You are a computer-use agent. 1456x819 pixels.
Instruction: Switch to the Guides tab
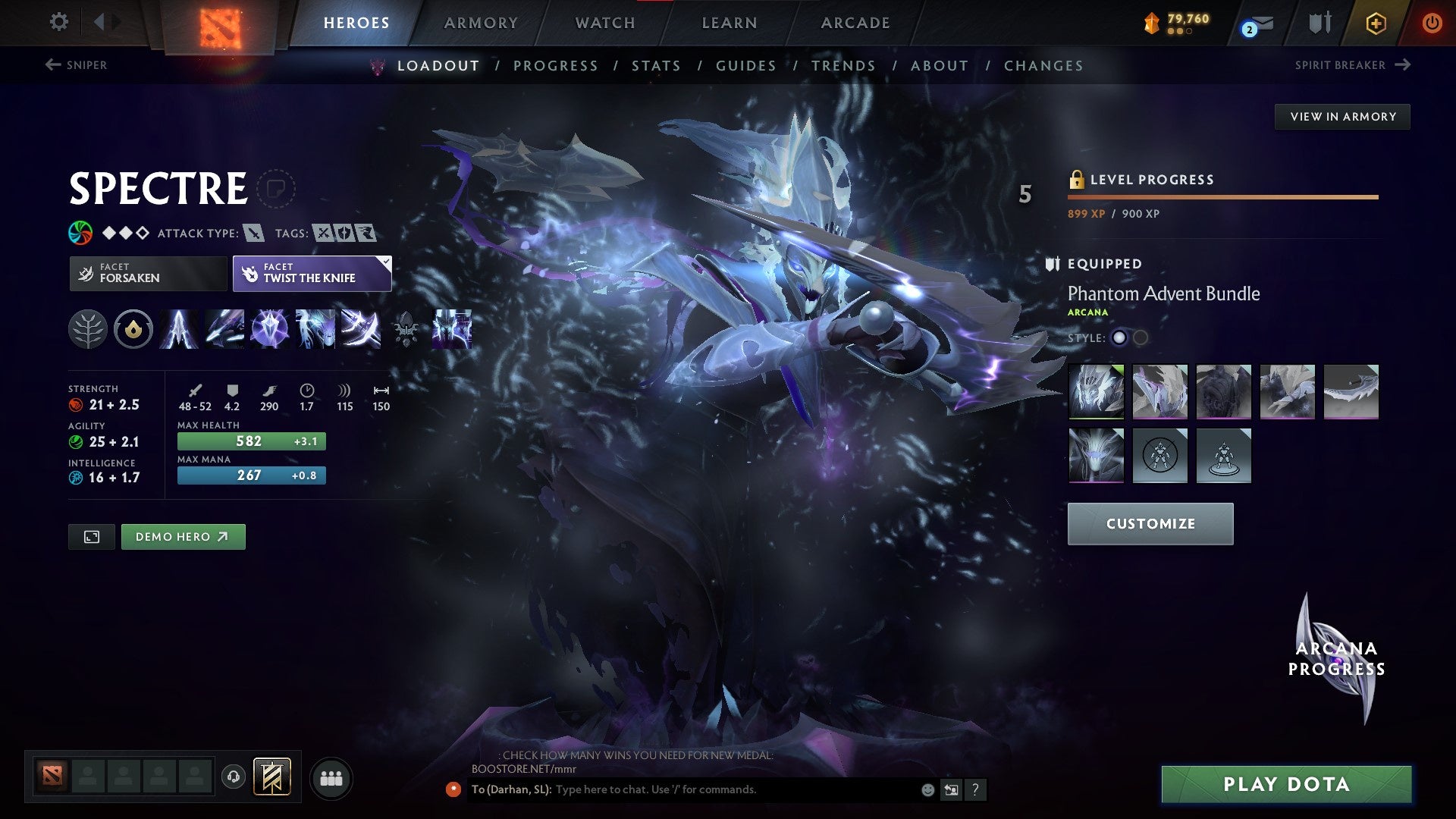tap(745, 66)
